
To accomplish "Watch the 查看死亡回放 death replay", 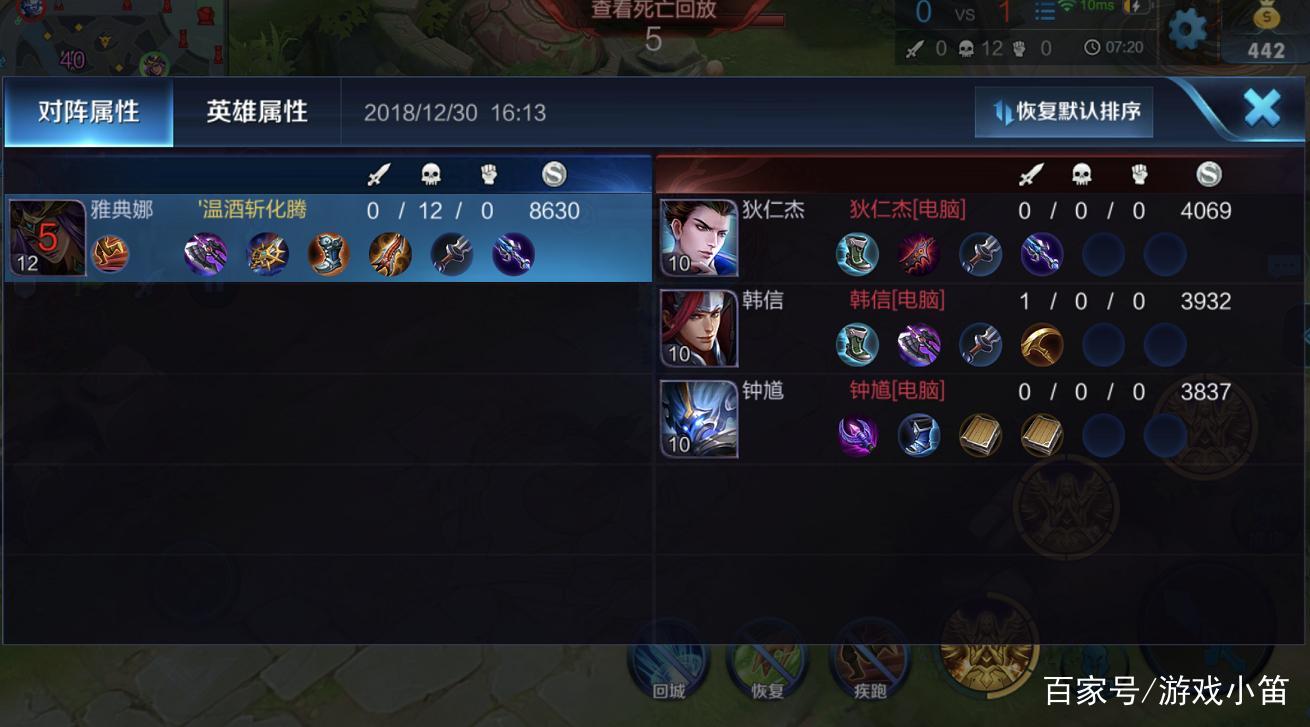I will [x=654, y=12].
